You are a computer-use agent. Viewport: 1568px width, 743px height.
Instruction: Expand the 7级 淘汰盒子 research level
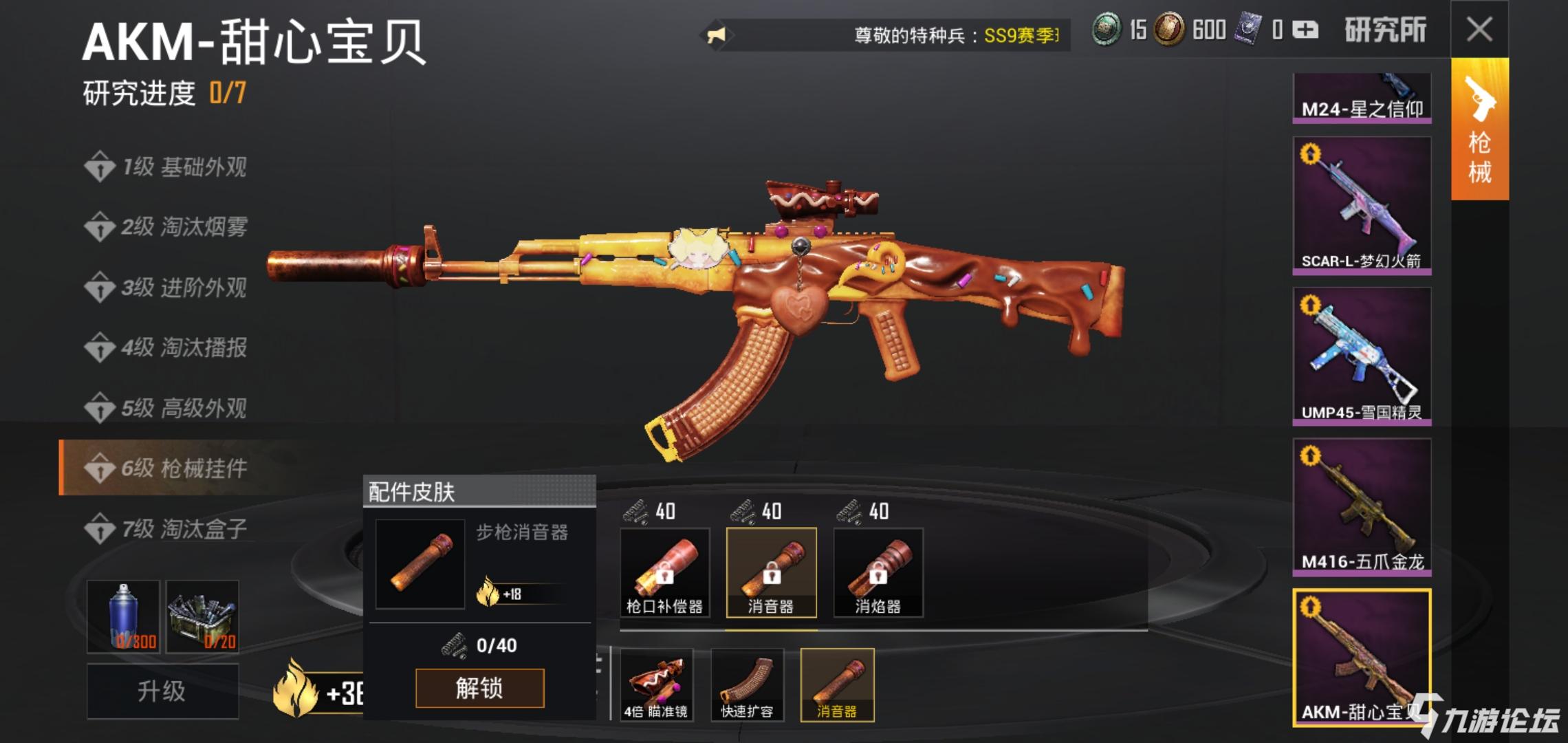click(x=168, y=528)
